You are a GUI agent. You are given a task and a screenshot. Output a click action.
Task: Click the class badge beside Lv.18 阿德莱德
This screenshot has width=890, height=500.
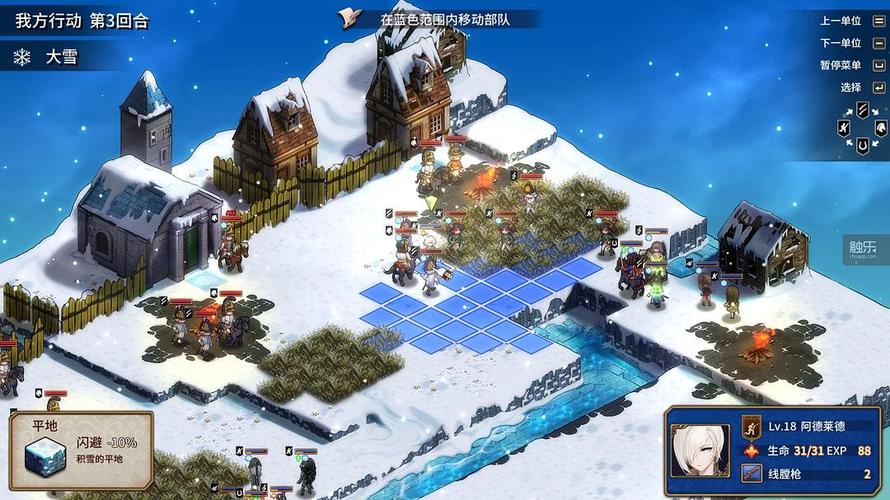point(751,427)
